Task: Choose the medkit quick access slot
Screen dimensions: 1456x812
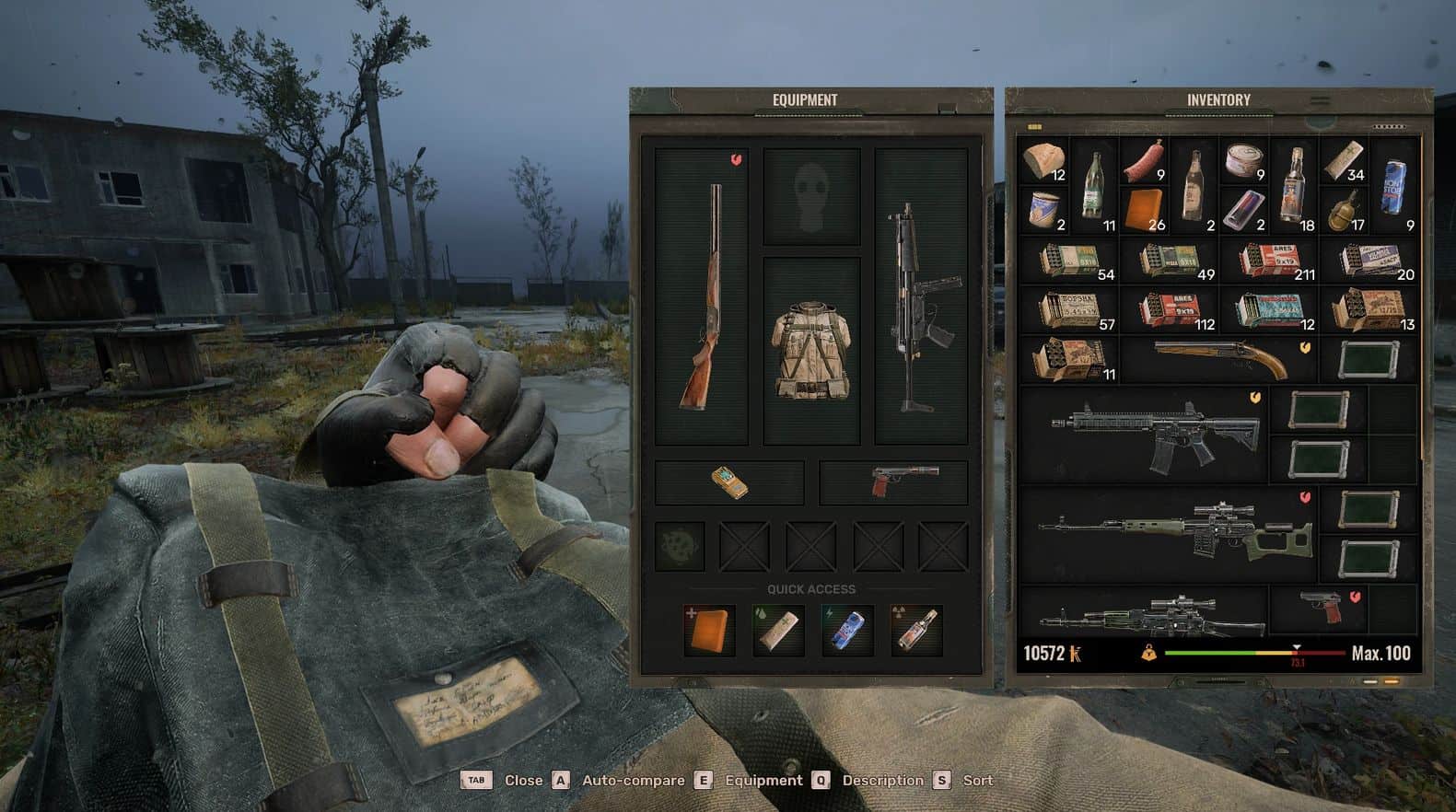Action: 709,629
